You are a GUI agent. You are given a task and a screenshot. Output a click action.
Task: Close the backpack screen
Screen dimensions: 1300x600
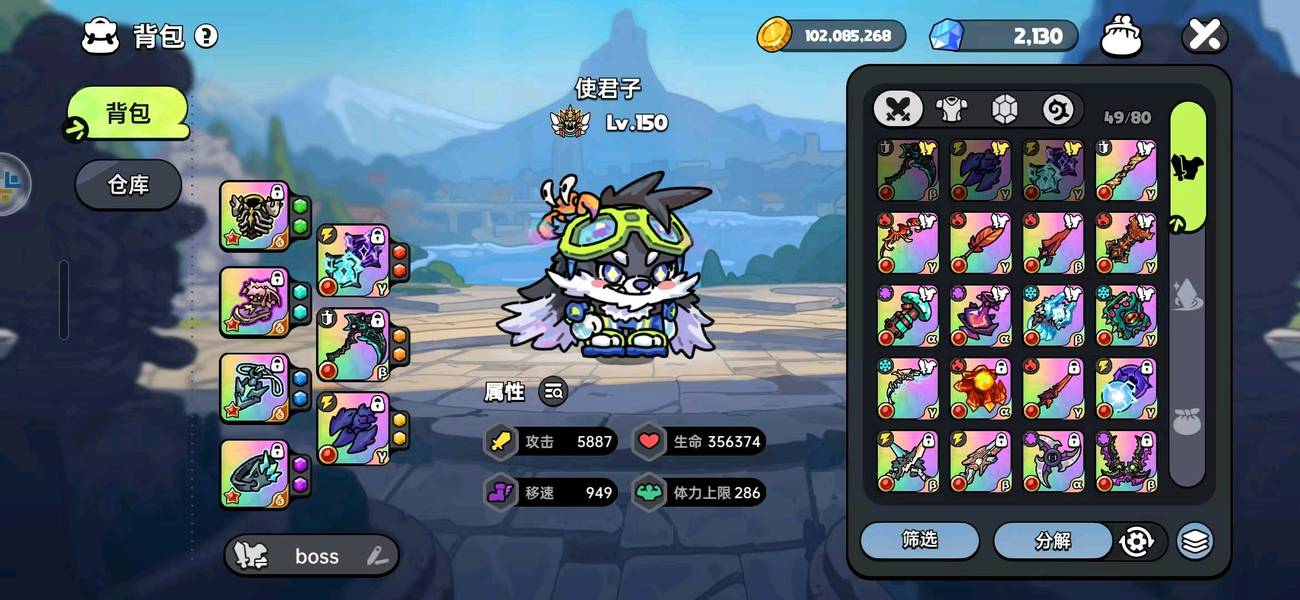(1204, 37)
